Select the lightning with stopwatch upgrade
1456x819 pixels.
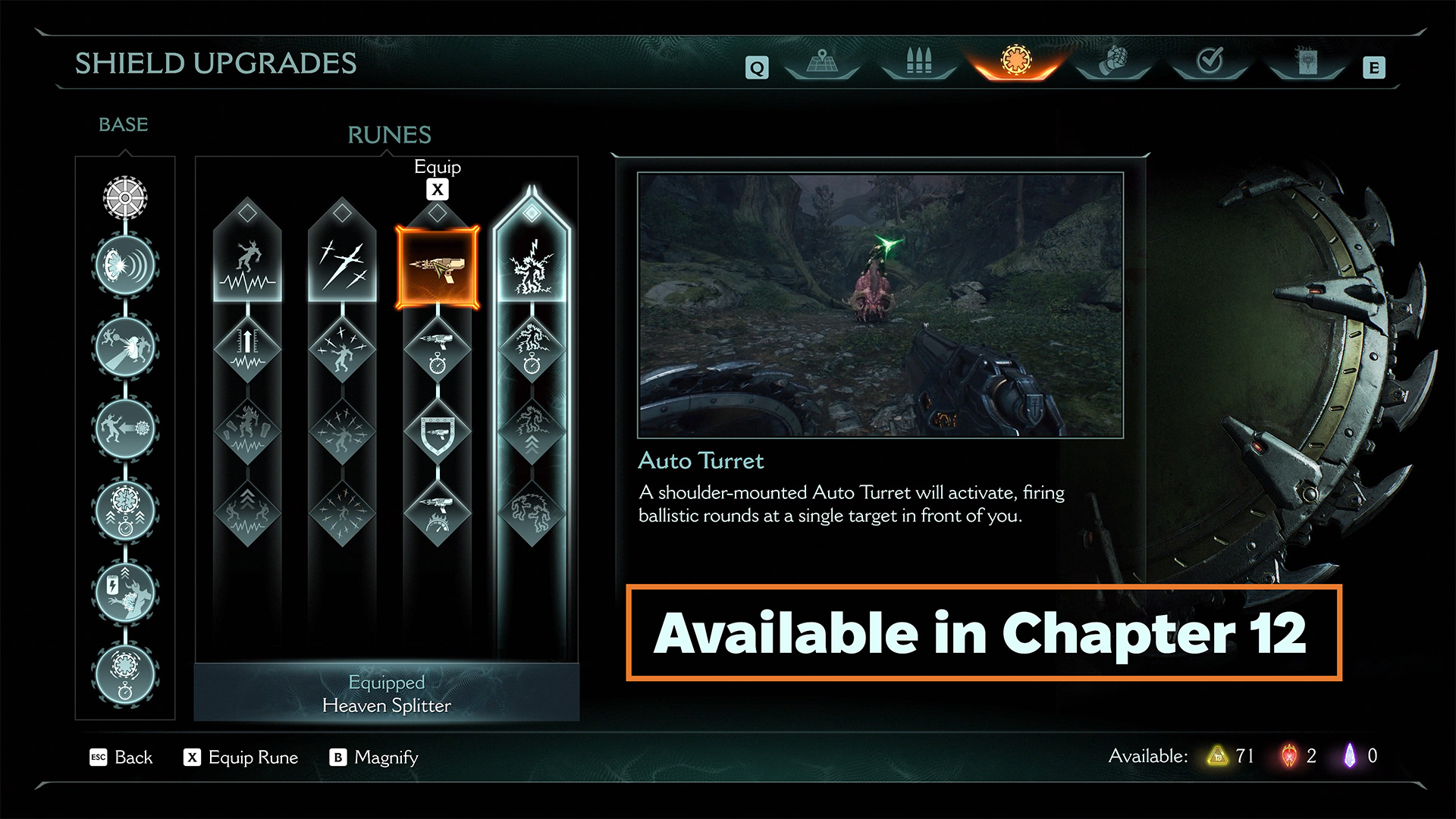(x=532, y=350)
